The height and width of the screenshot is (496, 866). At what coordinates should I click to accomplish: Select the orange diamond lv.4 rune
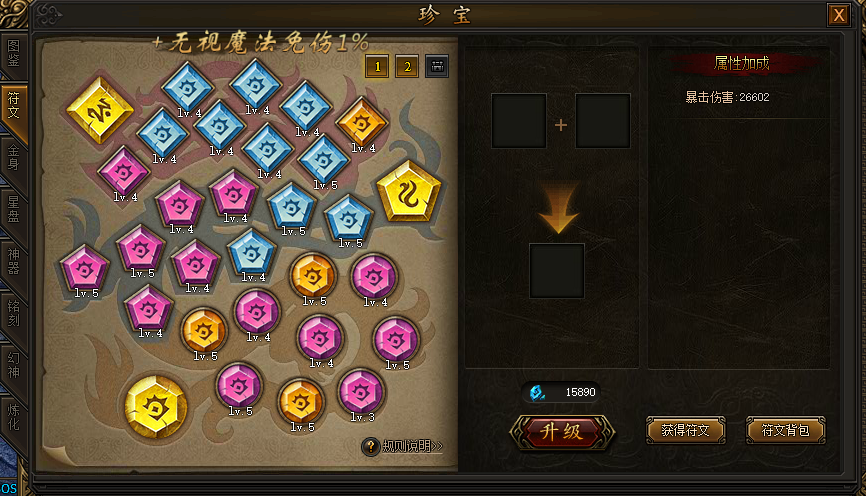click(x=361, y=122)
